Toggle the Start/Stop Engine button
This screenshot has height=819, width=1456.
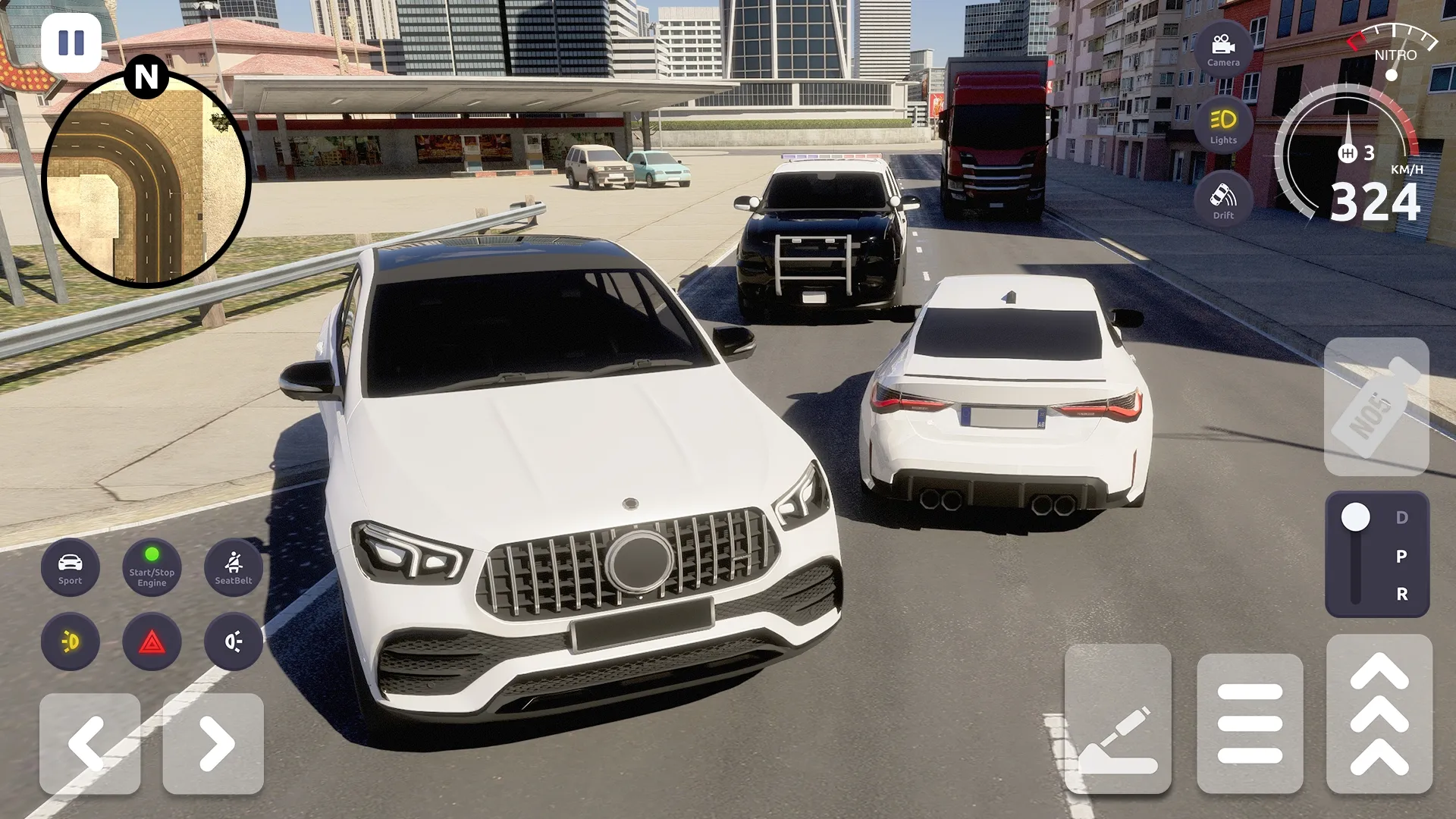(152, 567)
